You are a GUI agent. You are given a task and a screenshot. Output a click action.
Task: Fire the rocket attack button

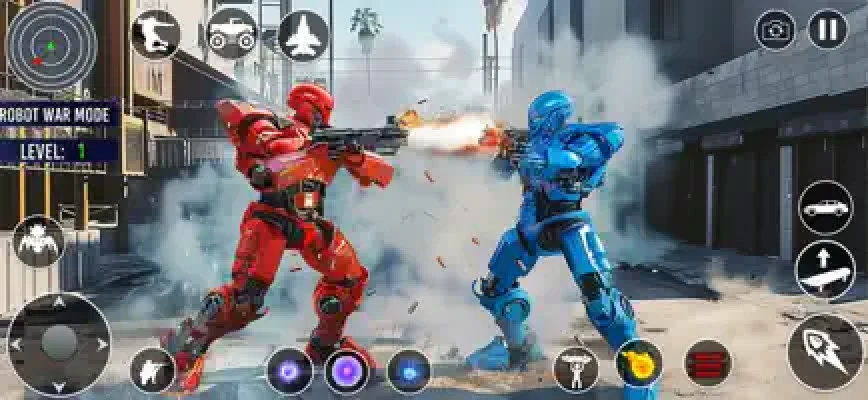point(825,352)
